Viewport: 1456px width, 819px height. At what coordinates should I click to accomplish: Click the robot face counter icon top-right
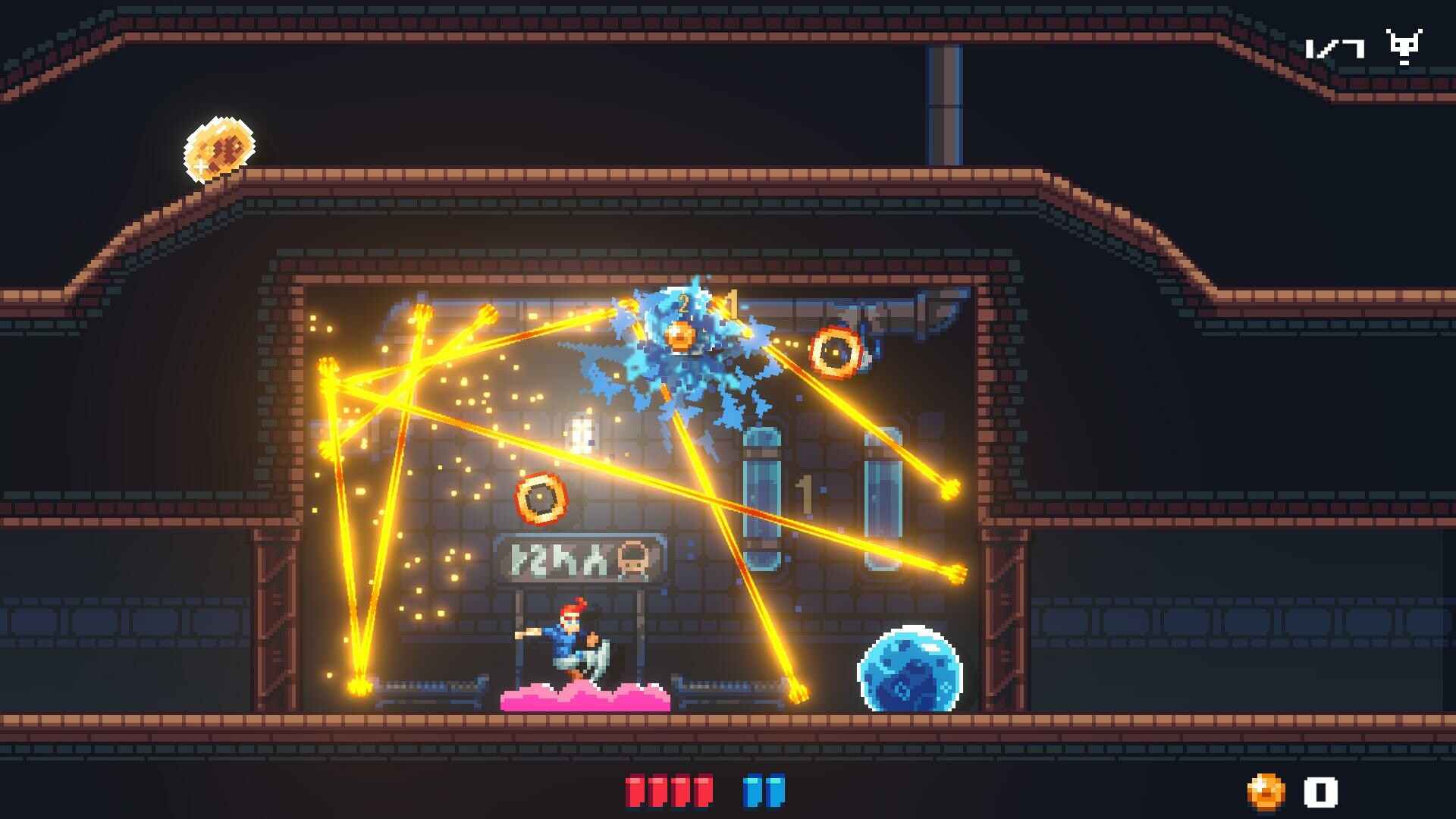click(1404, 45)
